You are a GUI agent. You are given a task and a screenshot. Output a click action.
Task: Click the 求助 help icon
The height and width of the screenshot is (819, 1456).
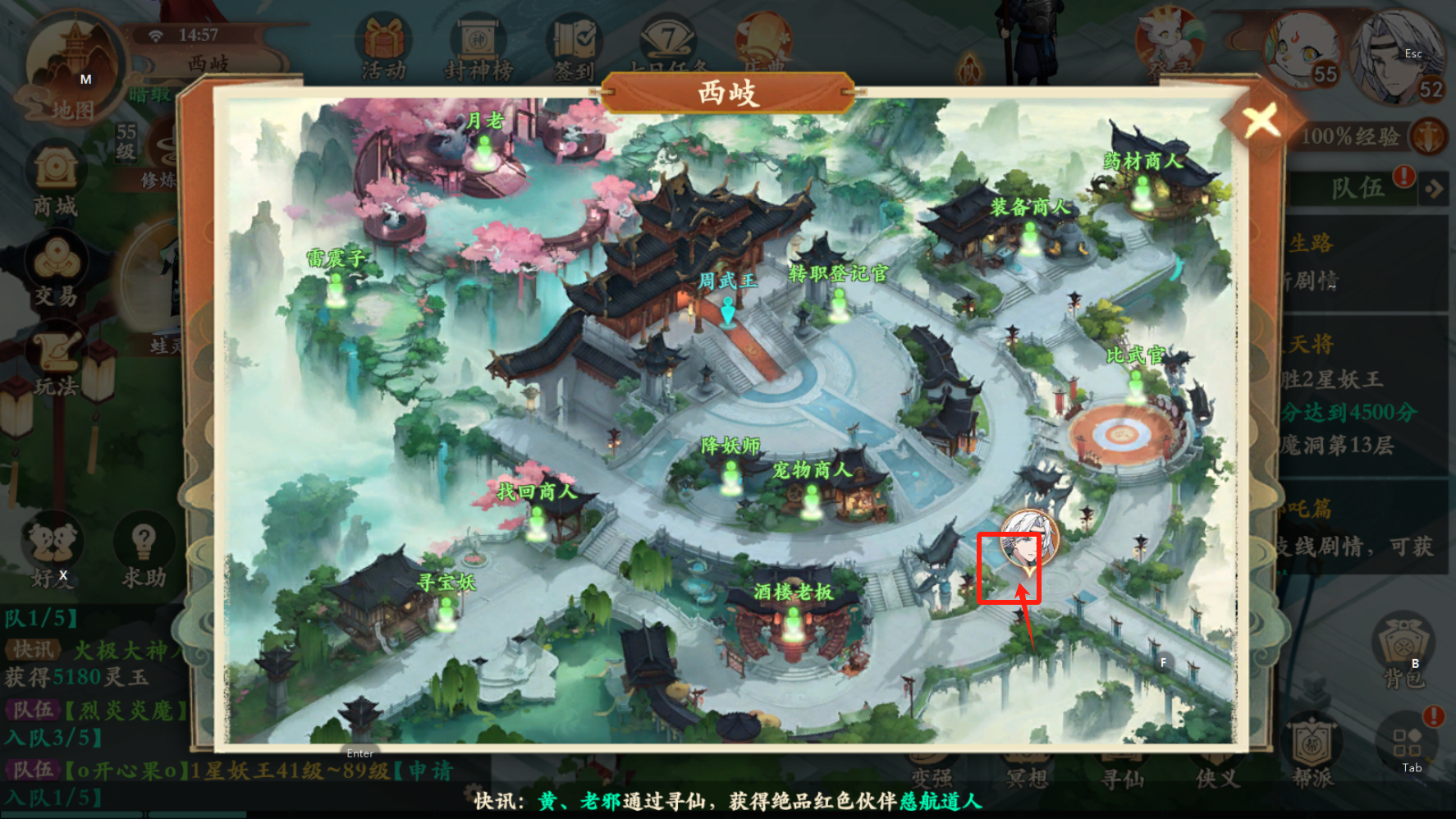(x=144, y=551)
